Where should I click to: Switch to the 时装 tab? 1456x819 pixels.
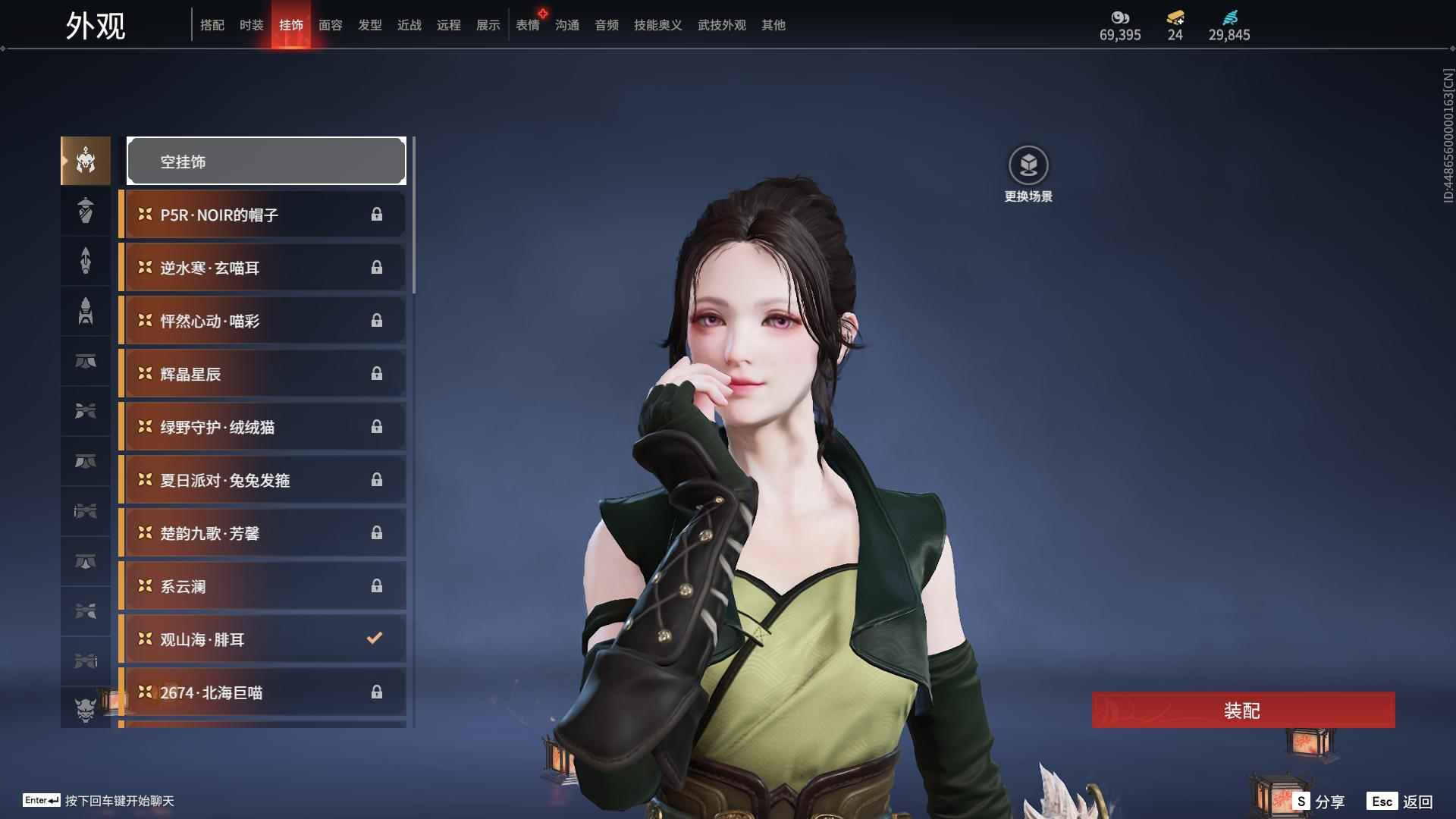click(x=252, y=25)
